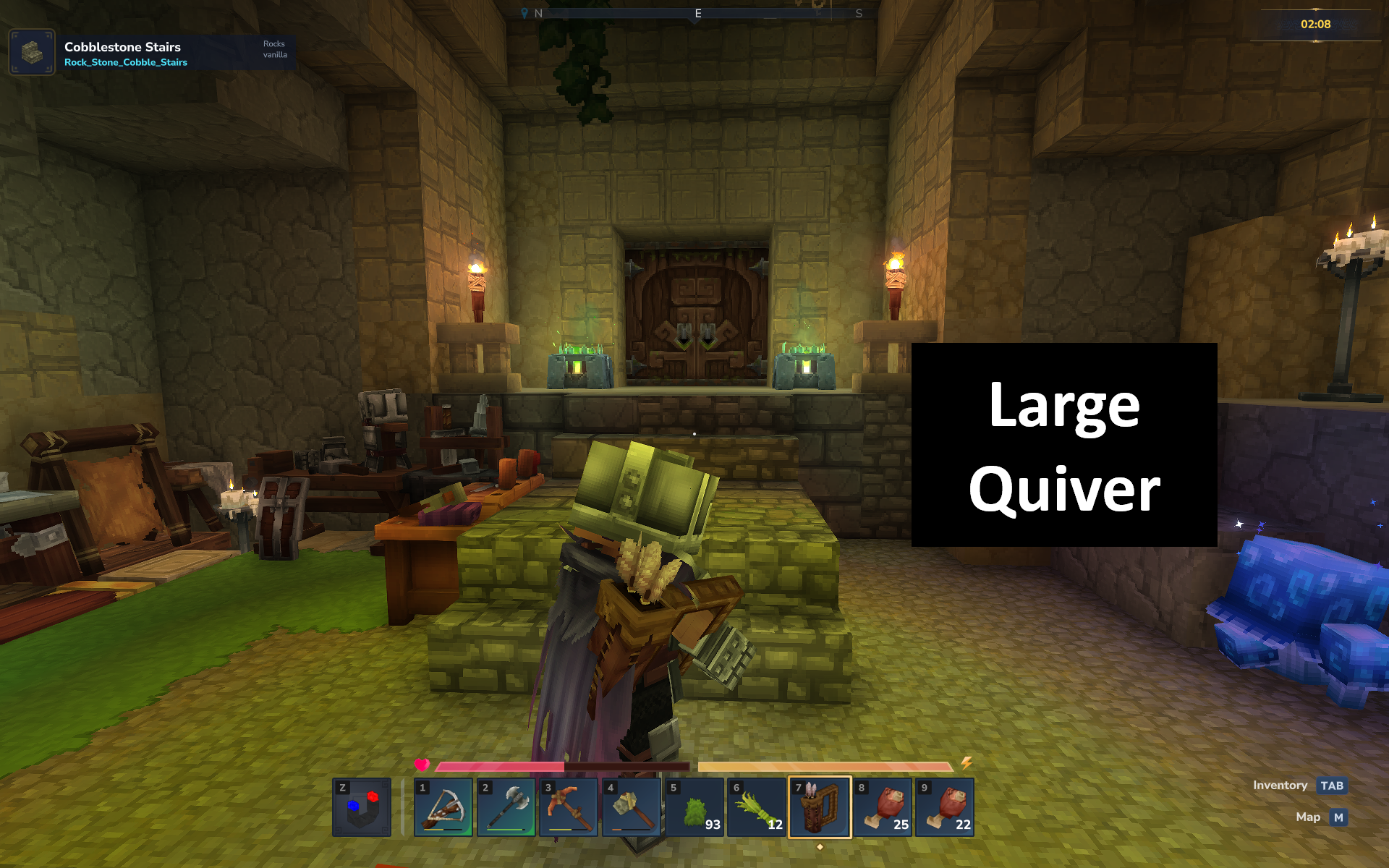Select the meat drumstick stack of 22

coord(945,807)
